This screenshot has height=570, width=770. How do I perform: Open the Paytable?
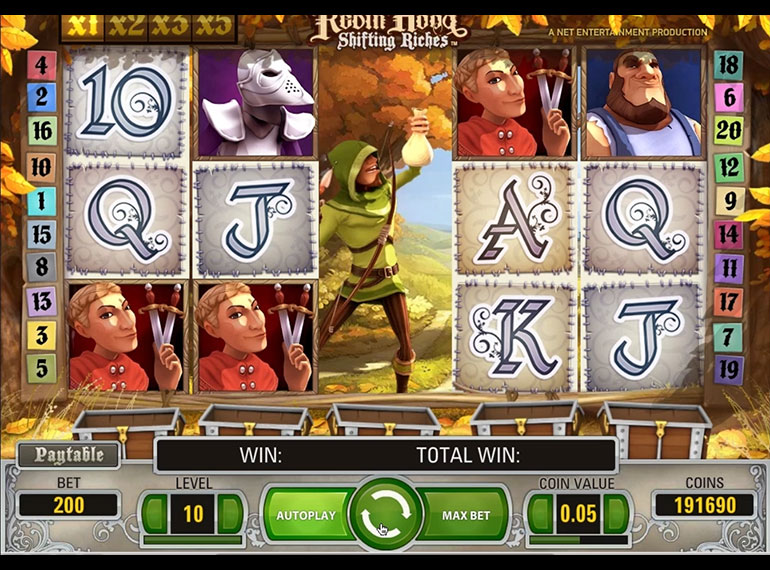68,456
